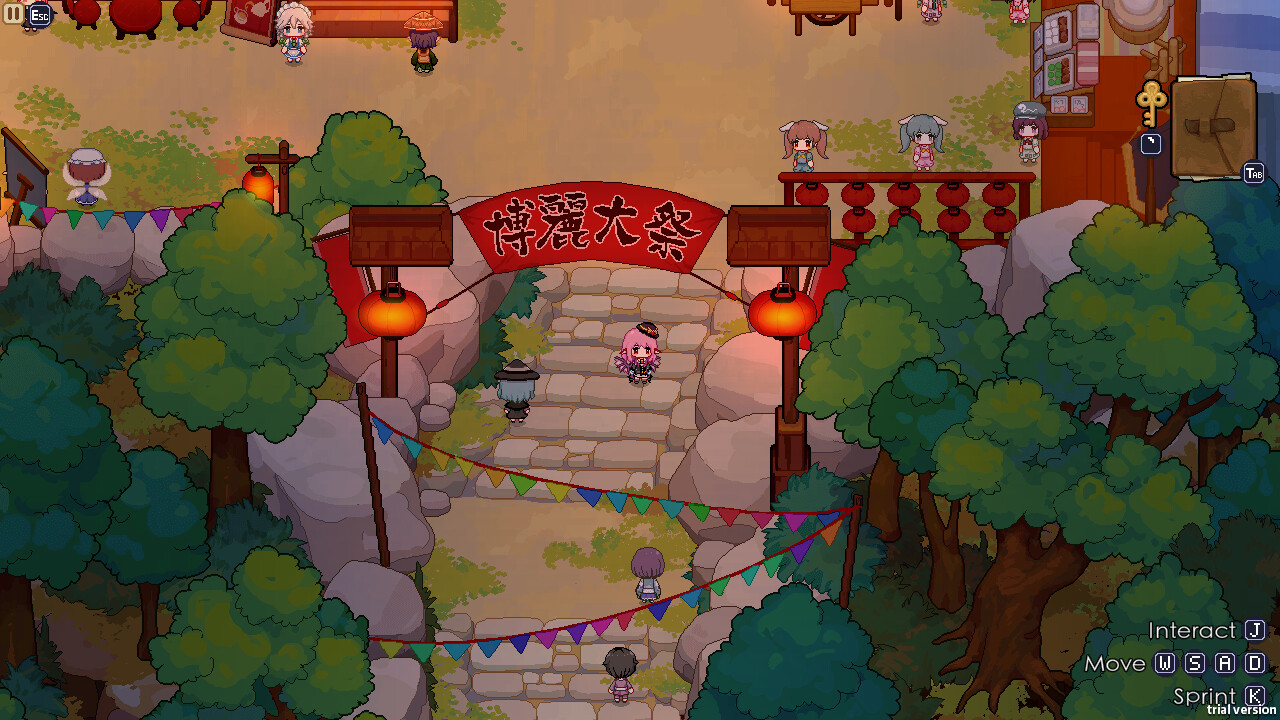
Task: Open the journal with the book icon
Action: coord(1213,125)
